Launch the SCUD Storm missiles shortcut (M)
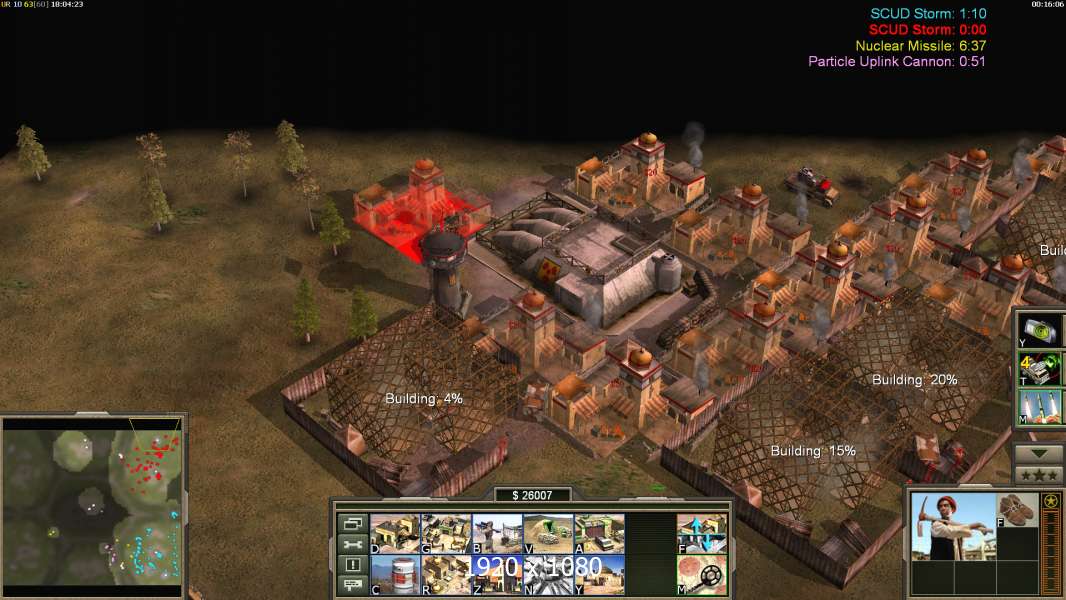The width and height of the screenshot is (1066, 600). pos(1037,407)
